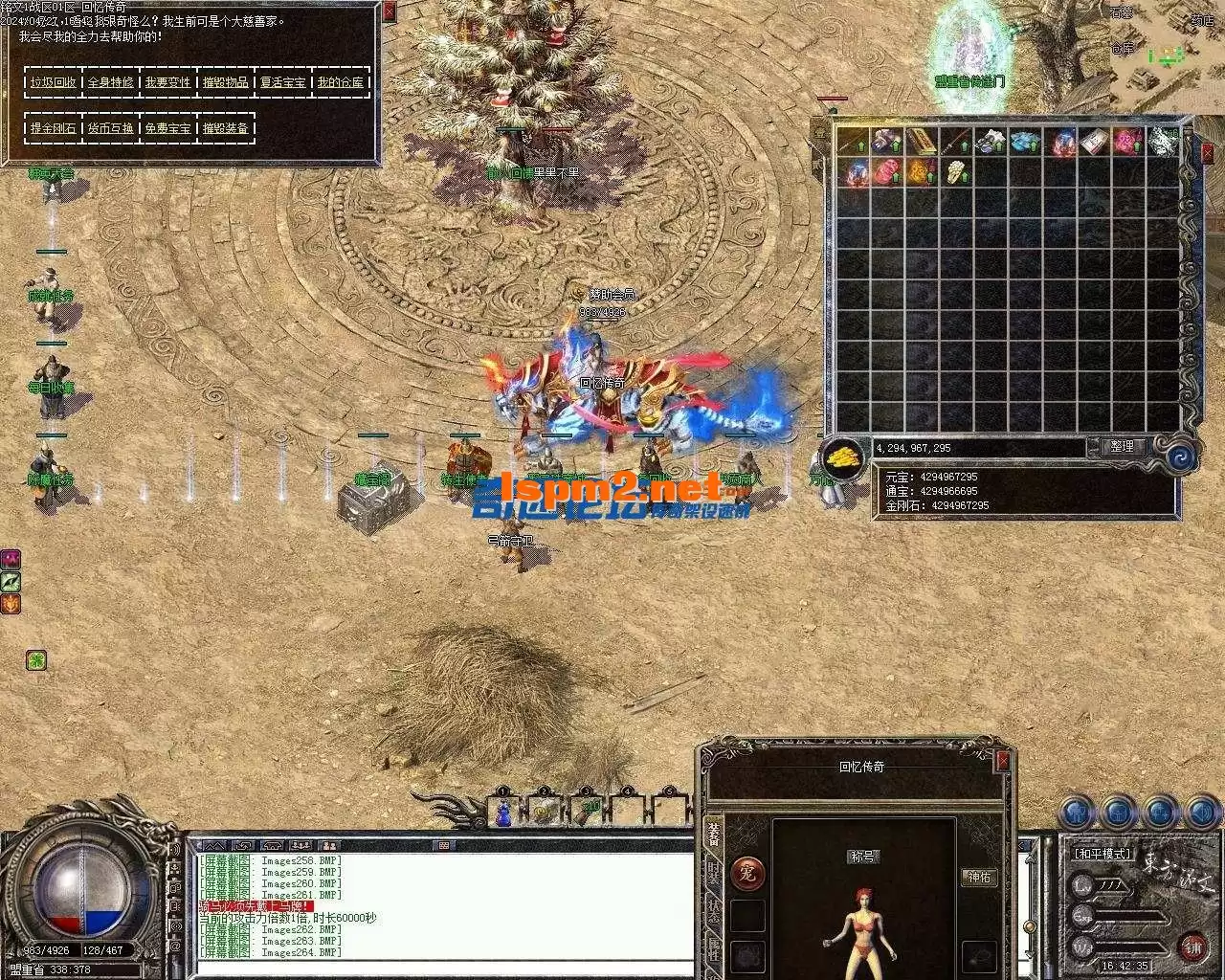Select the golden scroll item in the bag
Image resolution: width=1225 pixels, height=980 pixels.
921,142
